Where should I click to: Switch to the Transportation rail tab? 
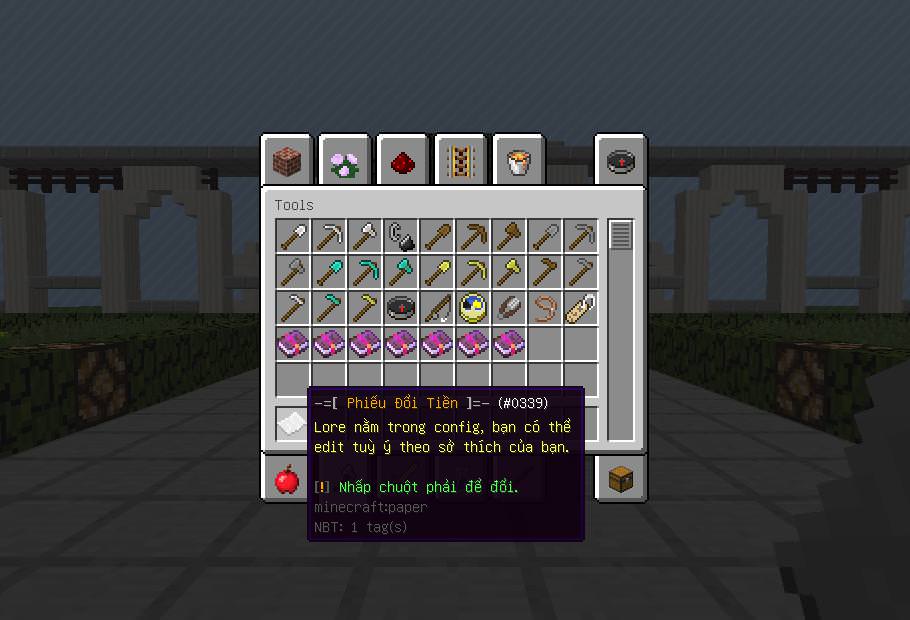pos(461,161)
